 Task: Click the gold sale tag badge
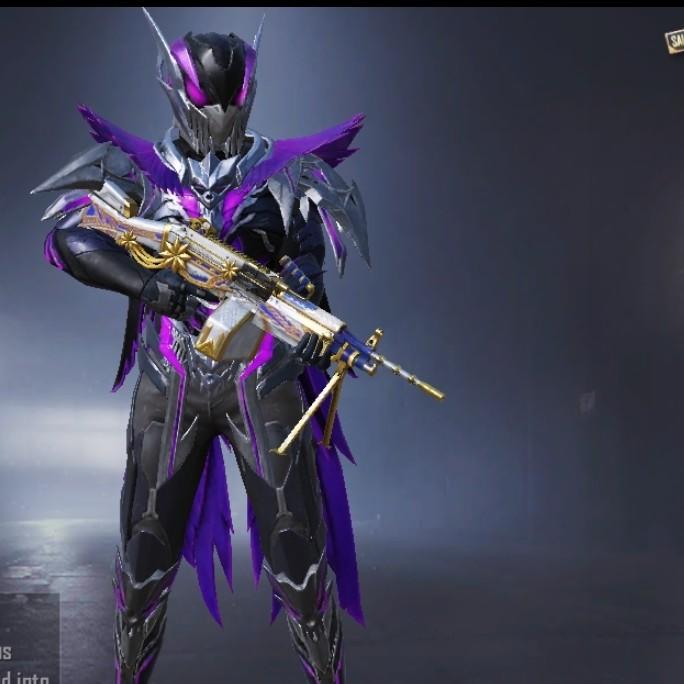point(675,41)
